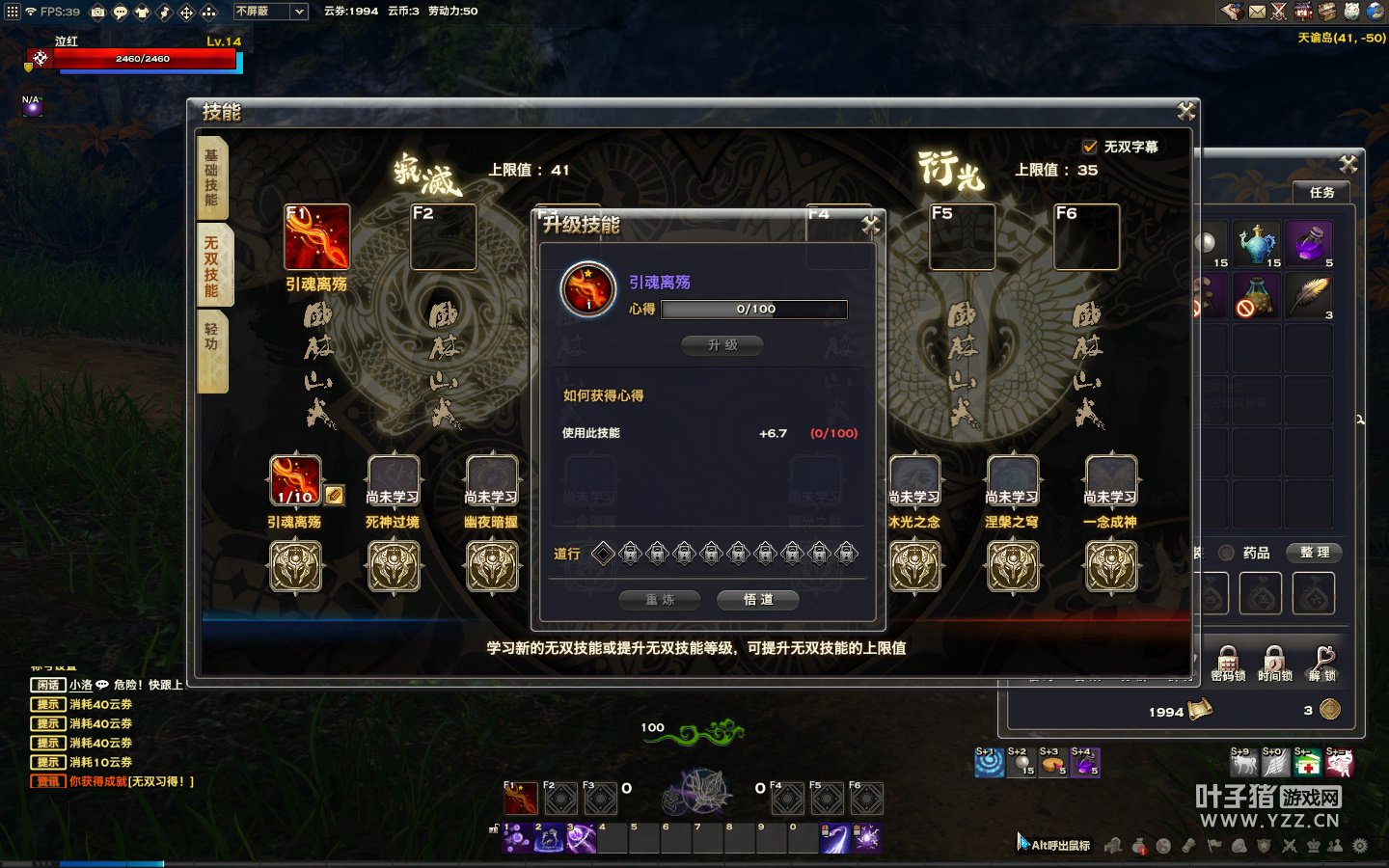
Task: Close the inventory window
Action: (1348, 164)
